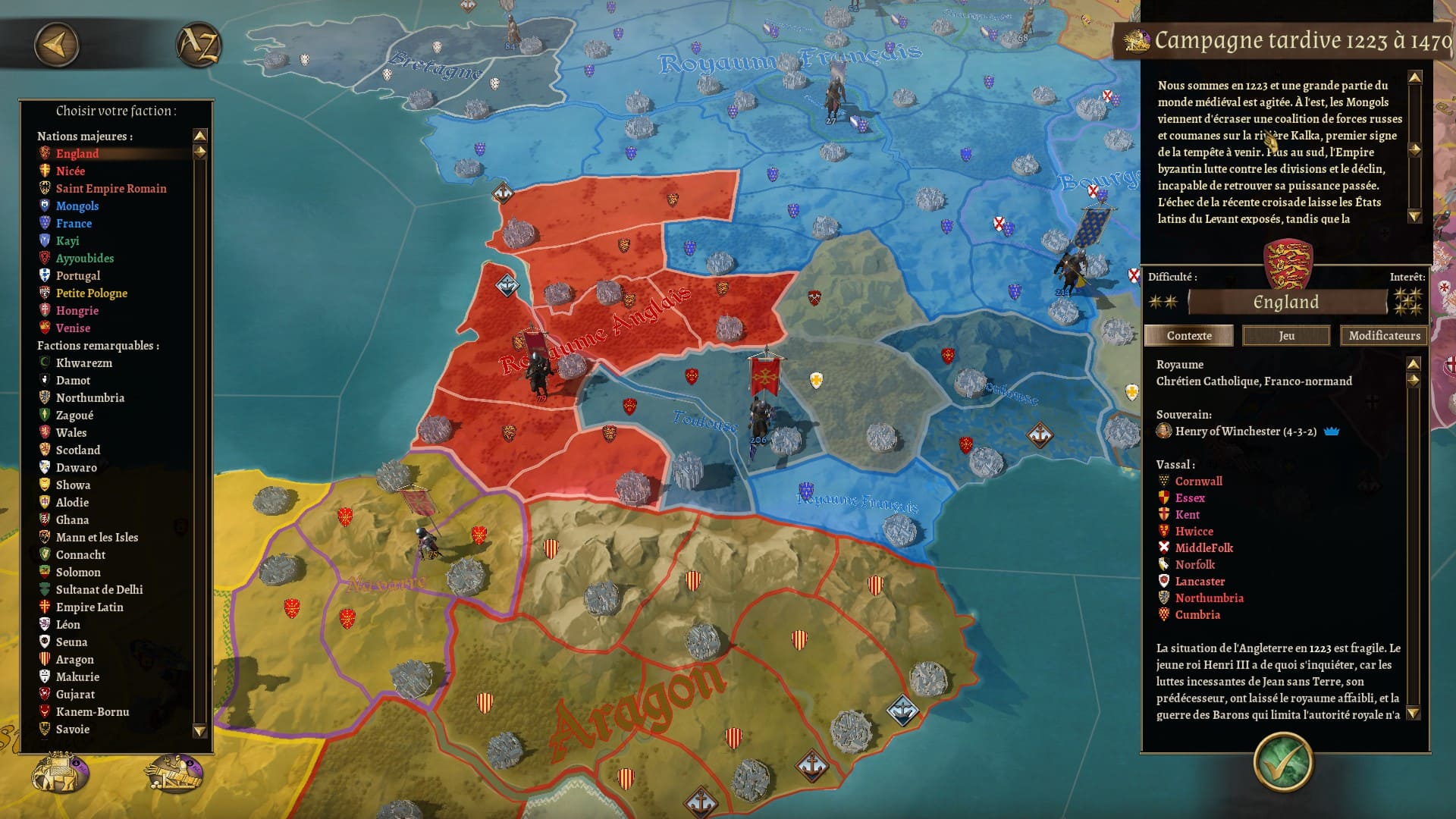
Task: Pick Venise as your faction
Action: tap(73, 328)
